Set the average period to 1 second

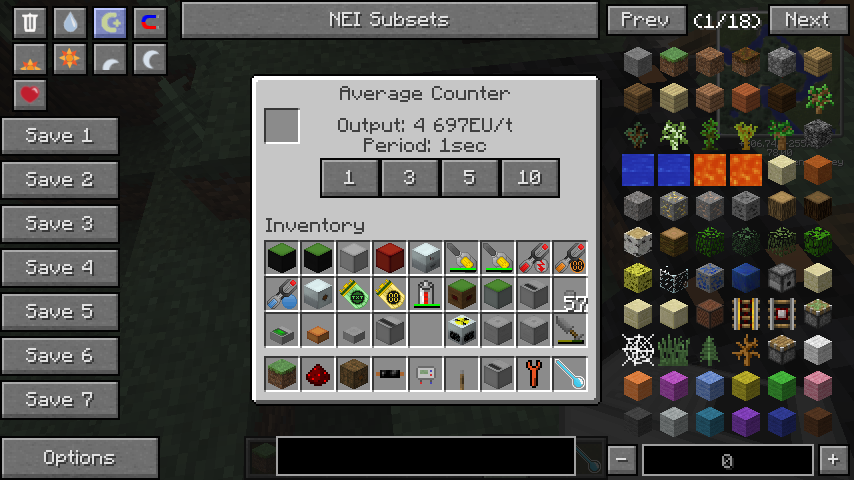[x=349, y=178]
